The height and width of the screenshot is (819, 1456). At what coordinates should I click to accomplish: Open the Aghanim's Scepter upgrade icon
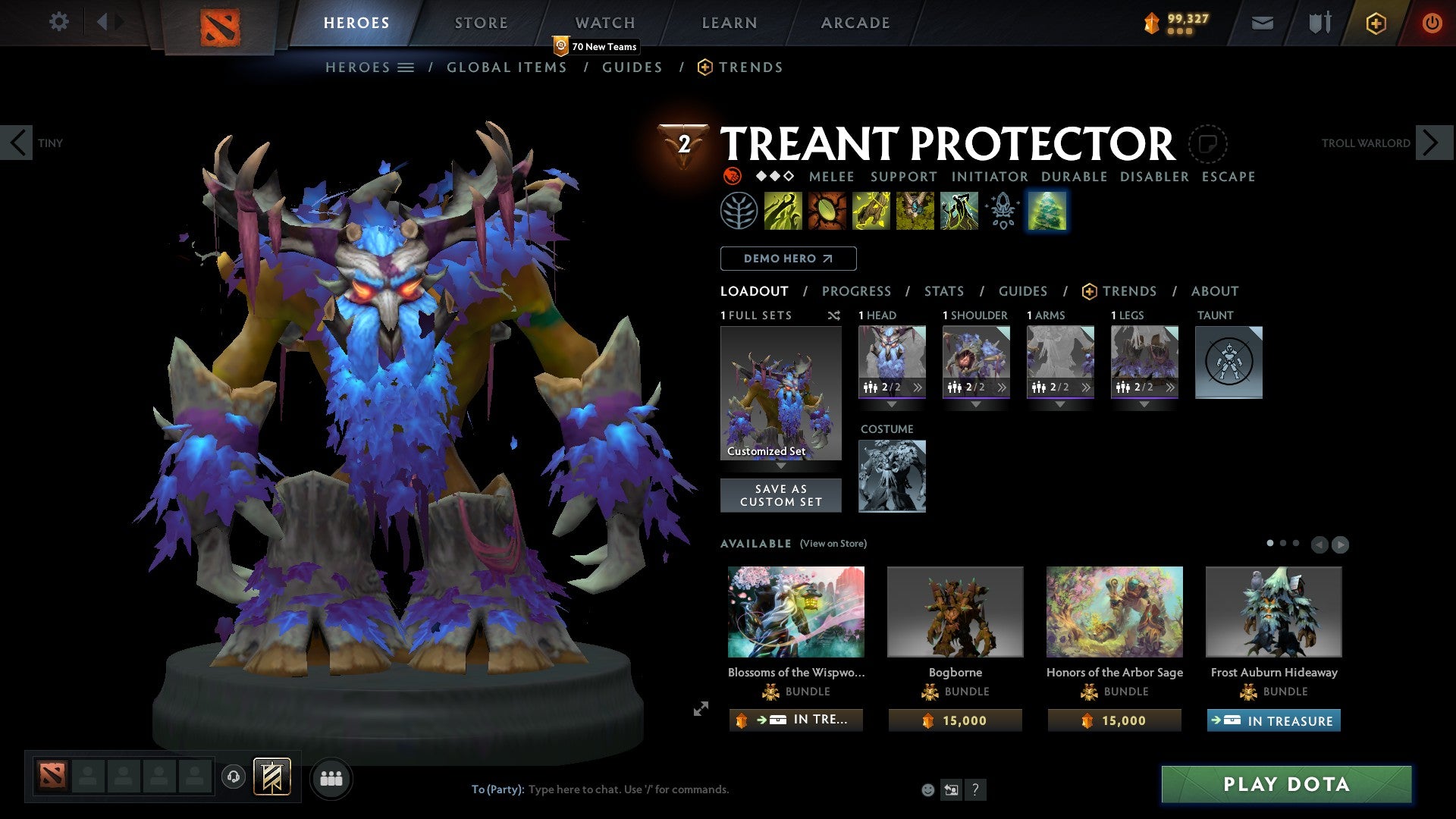[x=1003, y=211]
